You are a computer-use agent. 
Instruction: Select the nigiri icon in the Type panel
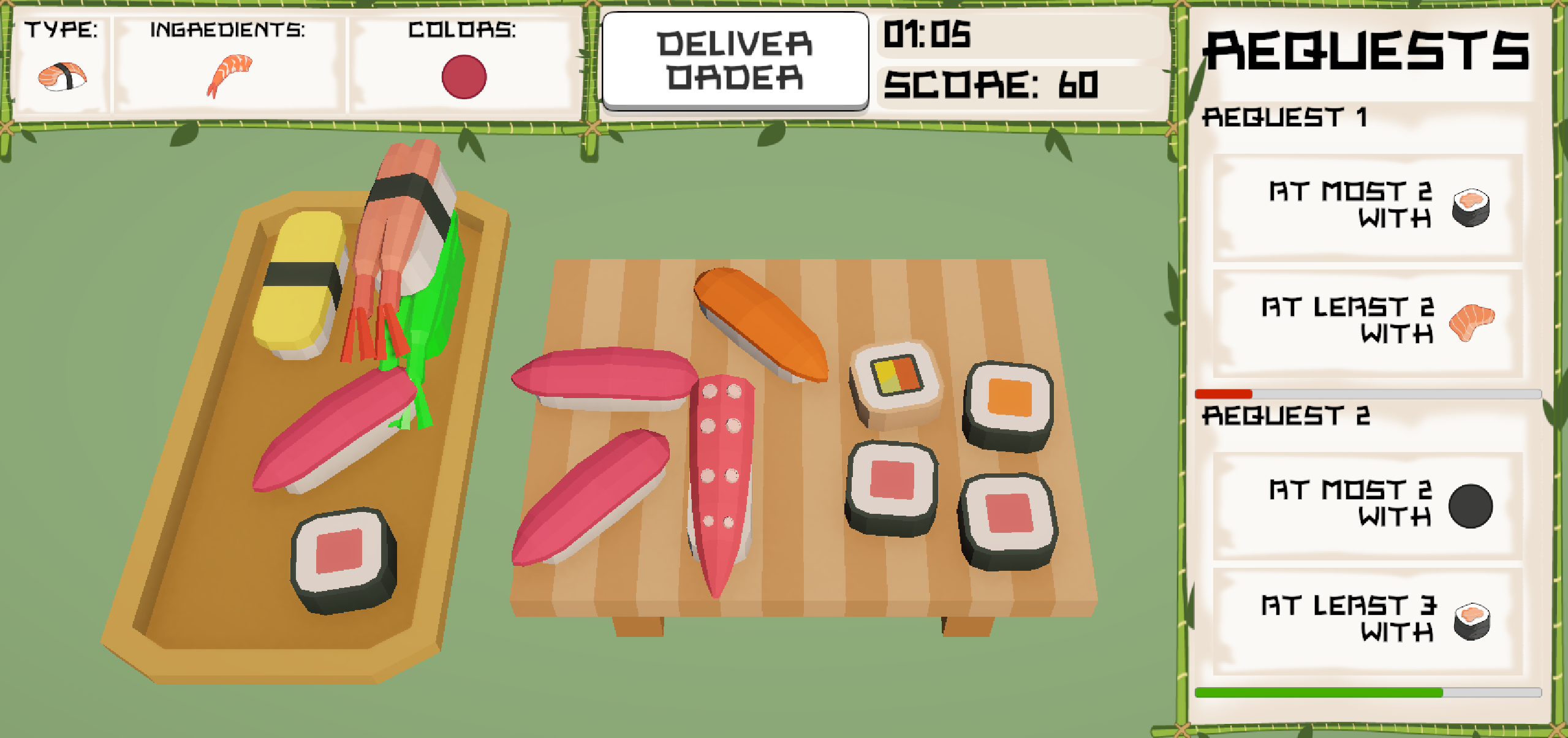click(x=61, y=73)
